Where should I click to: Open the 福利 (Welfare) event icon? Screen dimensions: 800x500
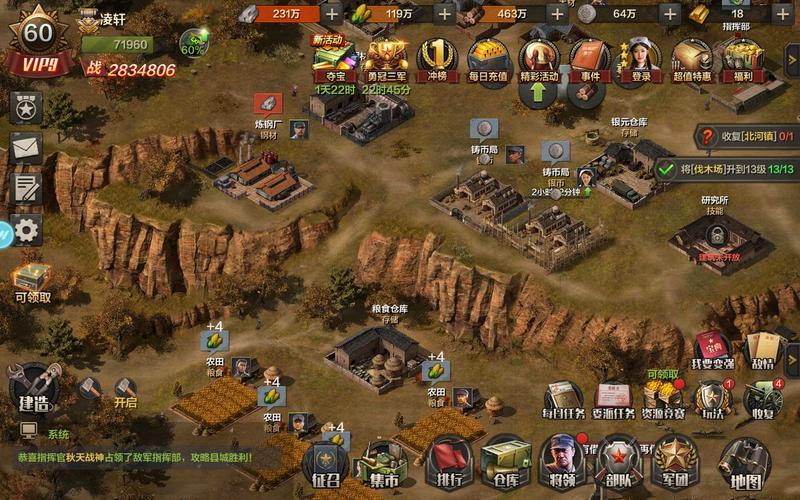(x=743, y=60)
